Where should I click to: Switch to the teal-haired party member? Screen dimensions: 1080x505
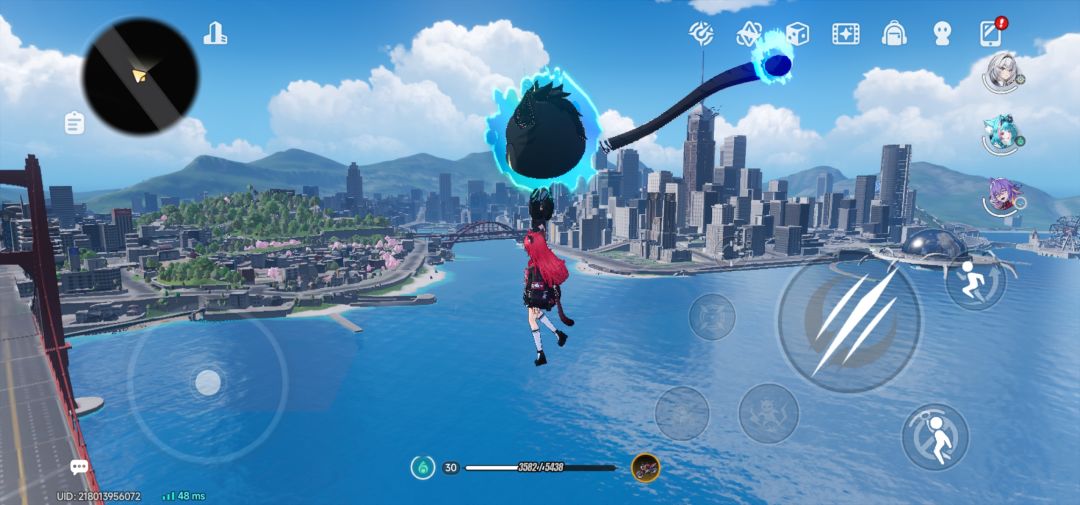(x=1001, y=135)
